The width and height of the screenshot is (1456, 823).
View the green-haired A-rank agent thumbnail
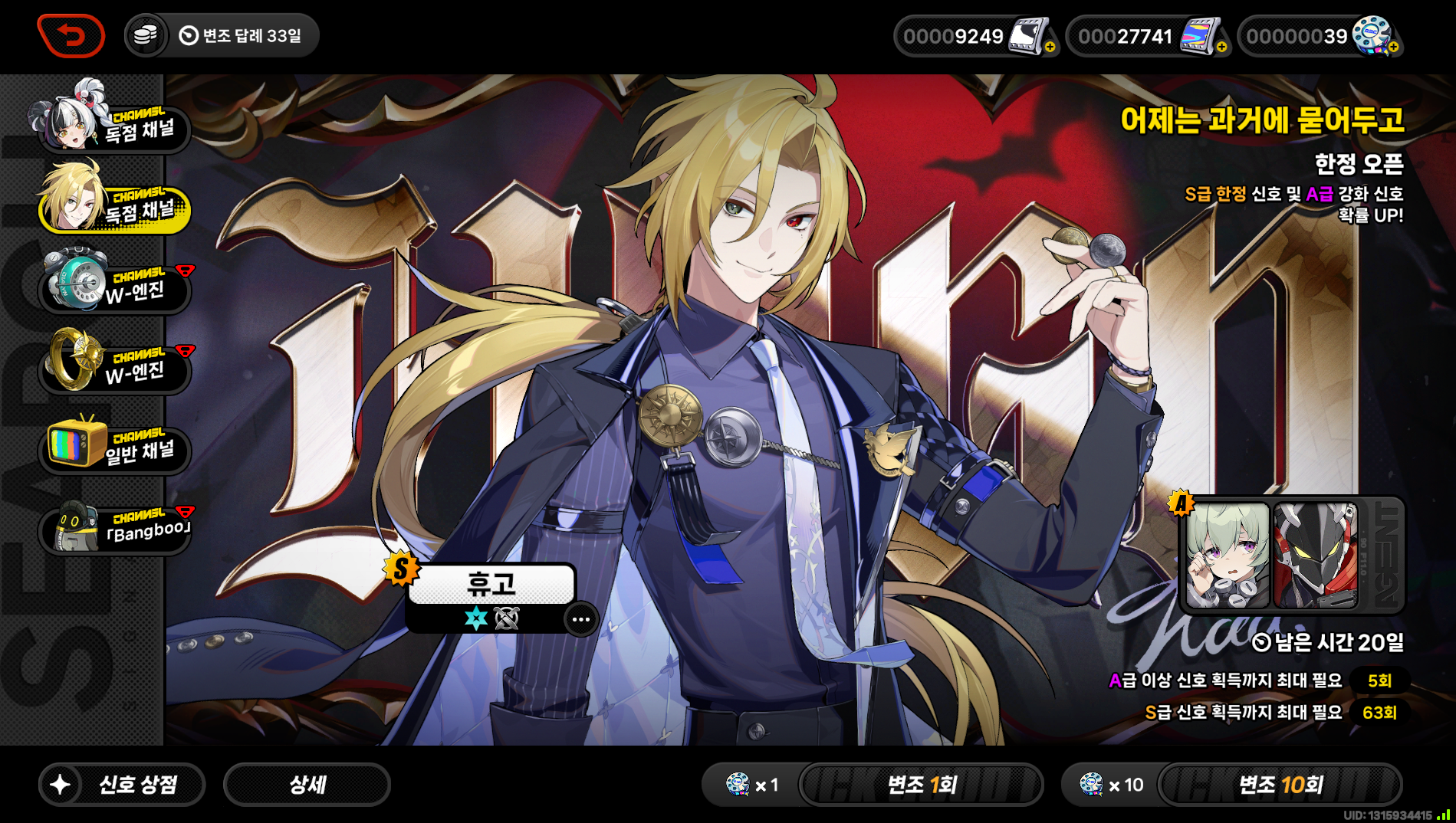tap(1228, 556)
